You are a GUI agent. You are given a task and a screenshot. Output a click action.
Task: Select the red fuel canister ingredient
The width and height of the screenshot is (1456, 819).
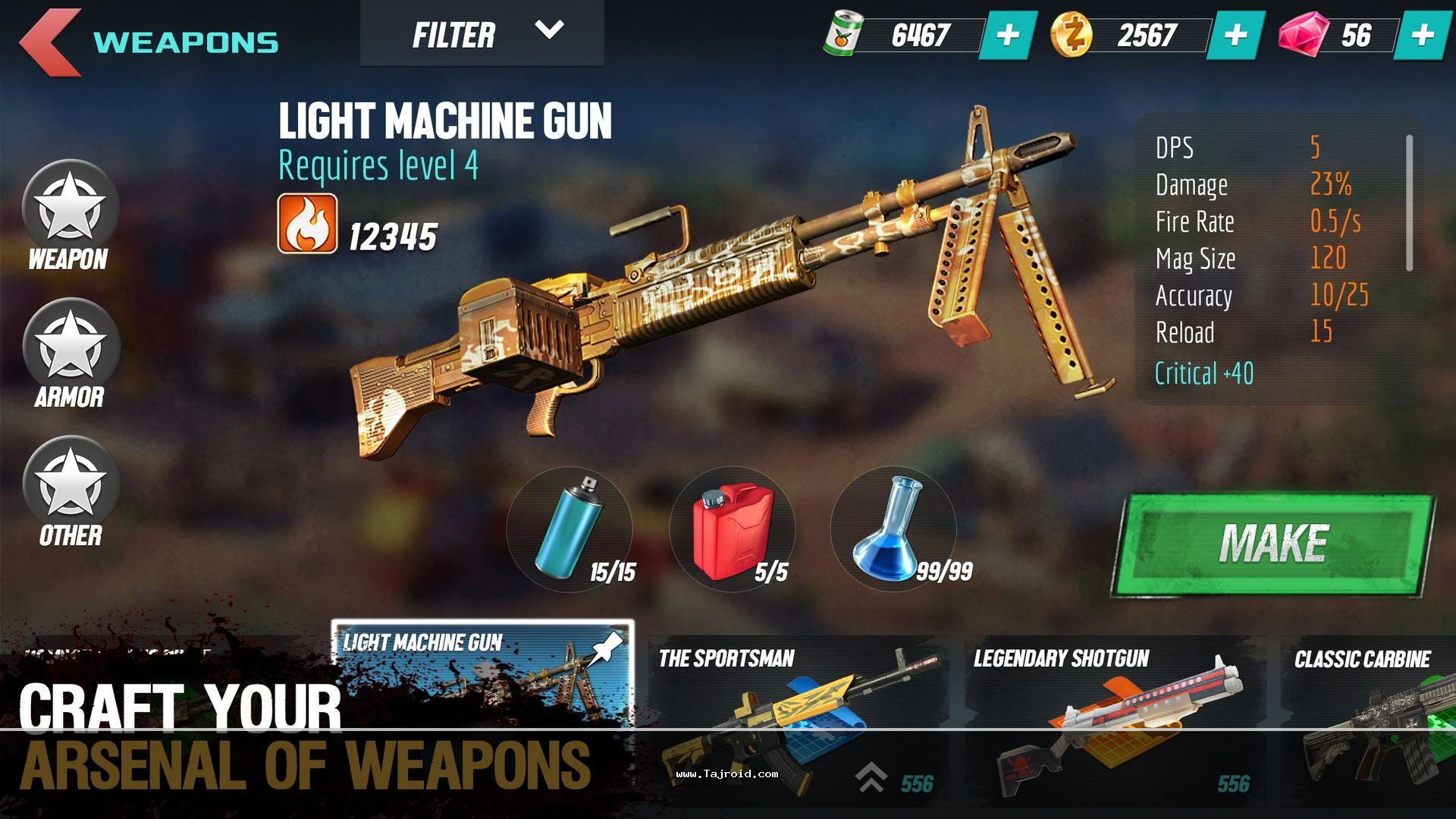pos(733,529)
